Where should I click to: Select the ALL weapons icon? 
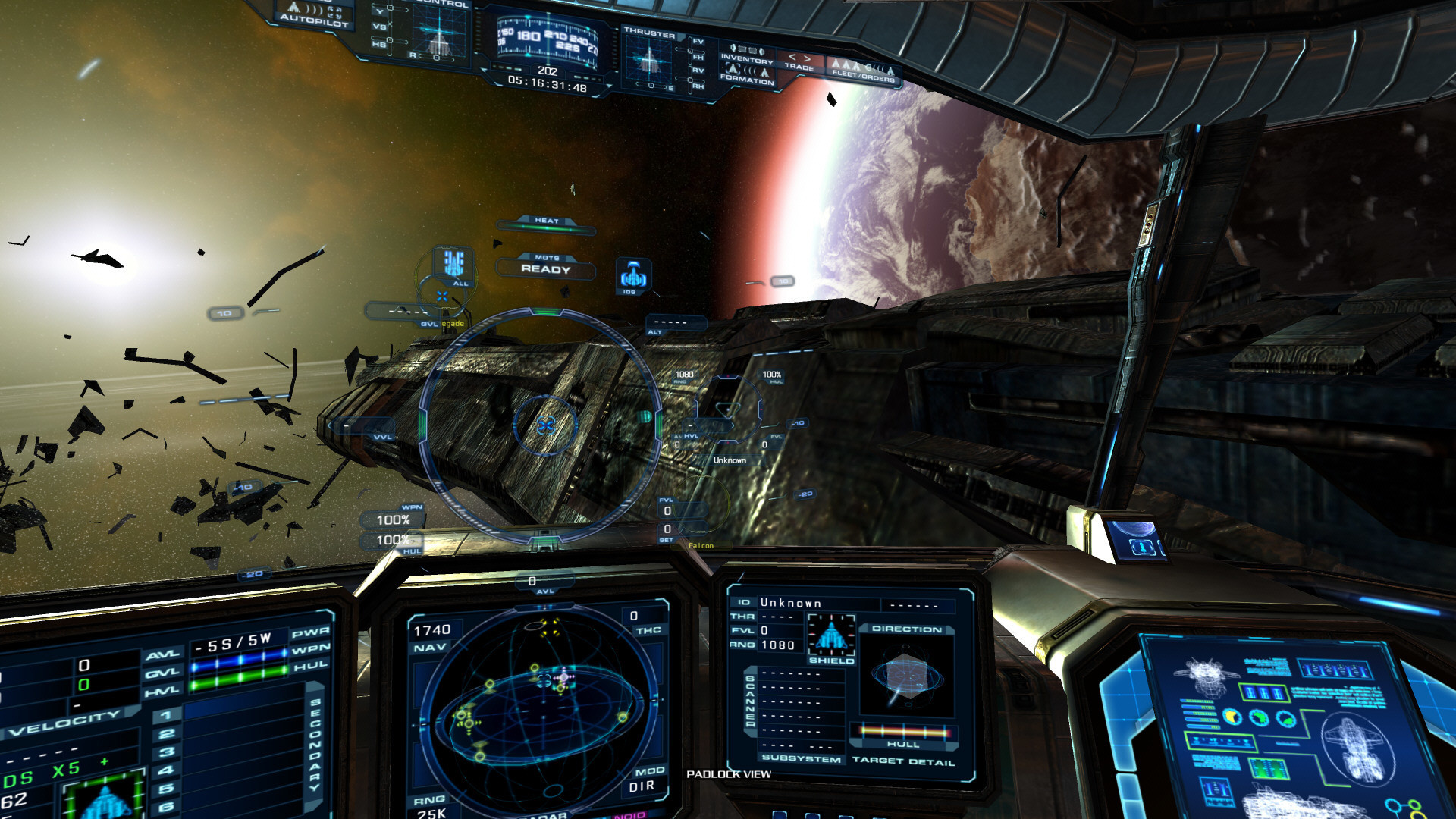453,265
